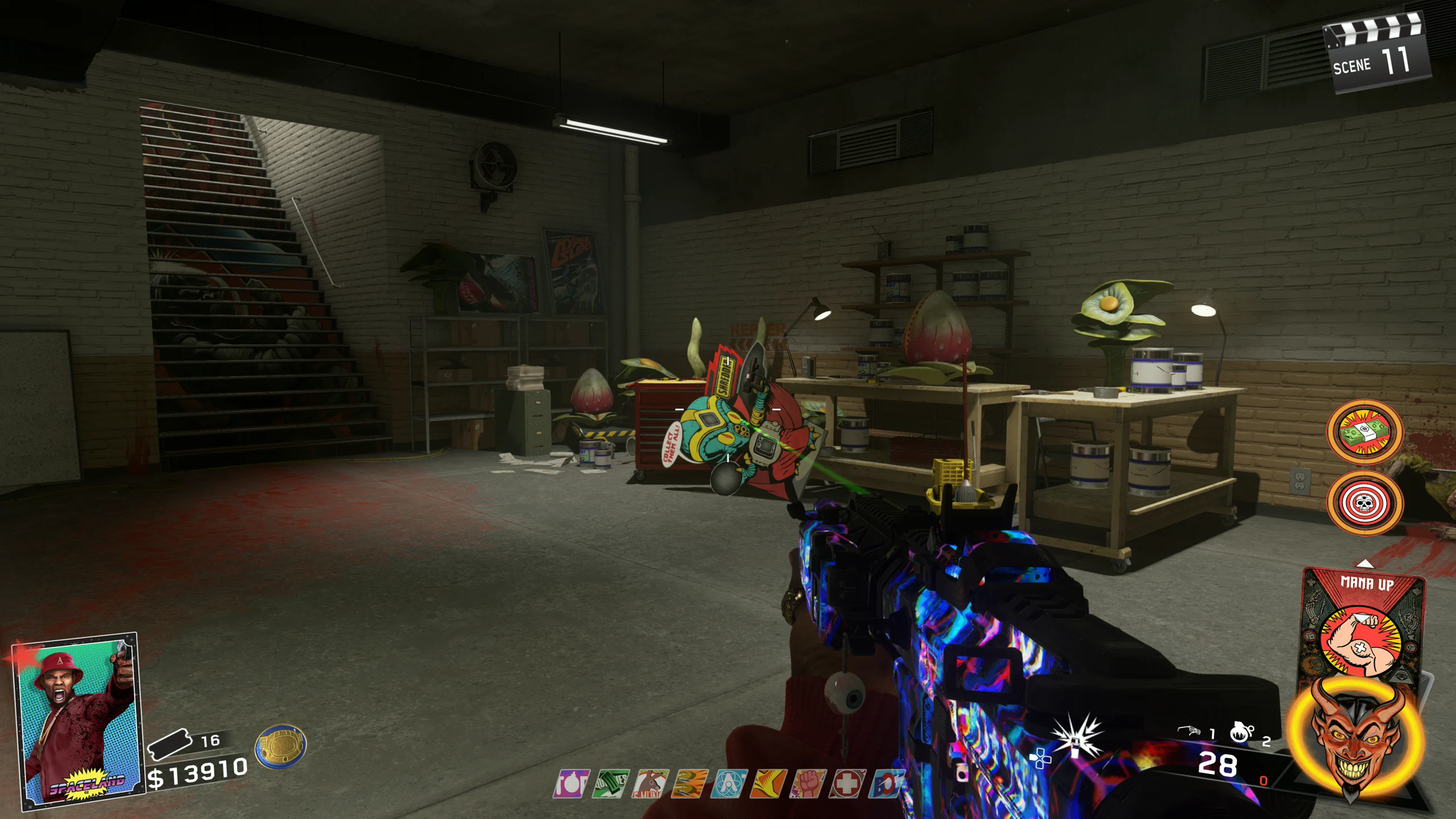Select the shutter shades equipment icon
1456x819 pixels.
click(1189, 731)
